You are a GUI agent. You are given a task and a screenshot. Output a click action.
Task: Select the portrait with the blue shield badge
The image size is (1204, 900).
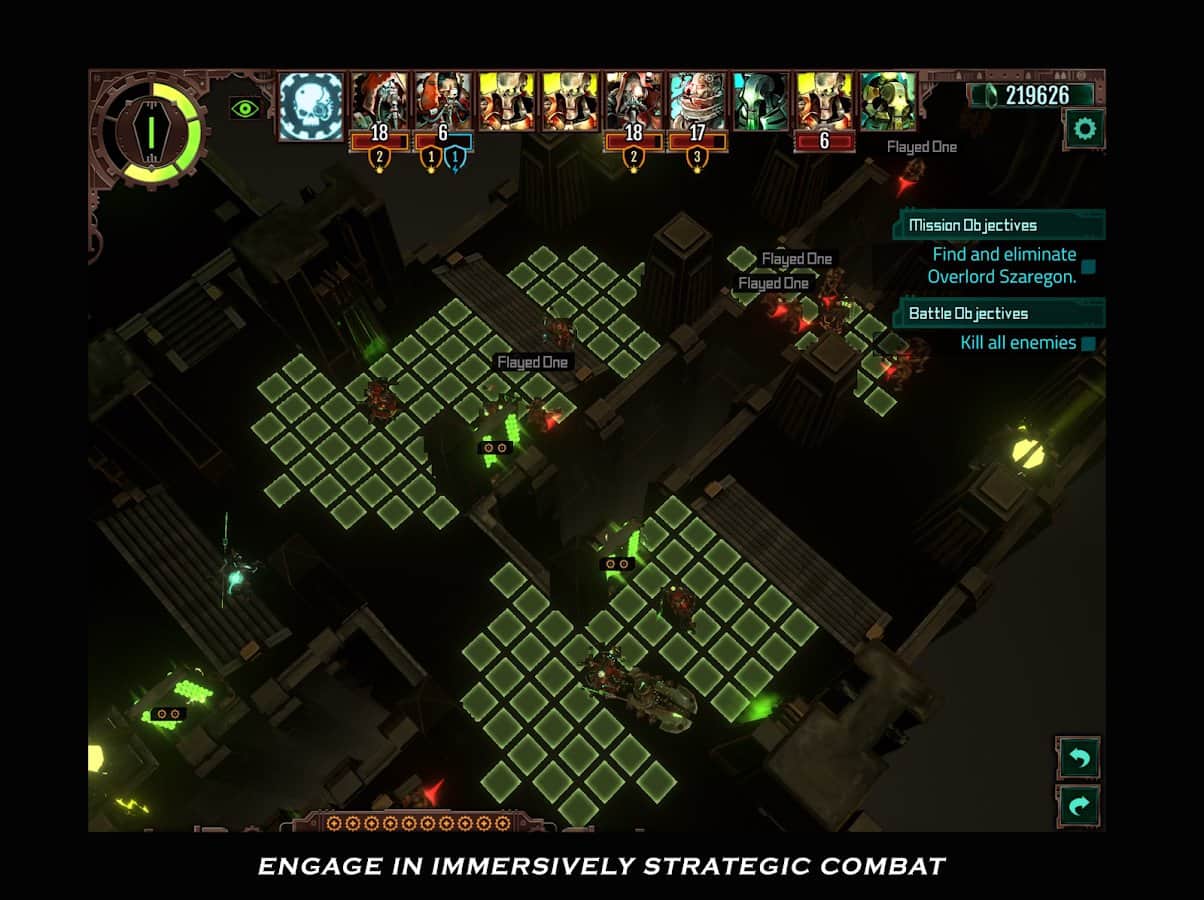(442, 102)
